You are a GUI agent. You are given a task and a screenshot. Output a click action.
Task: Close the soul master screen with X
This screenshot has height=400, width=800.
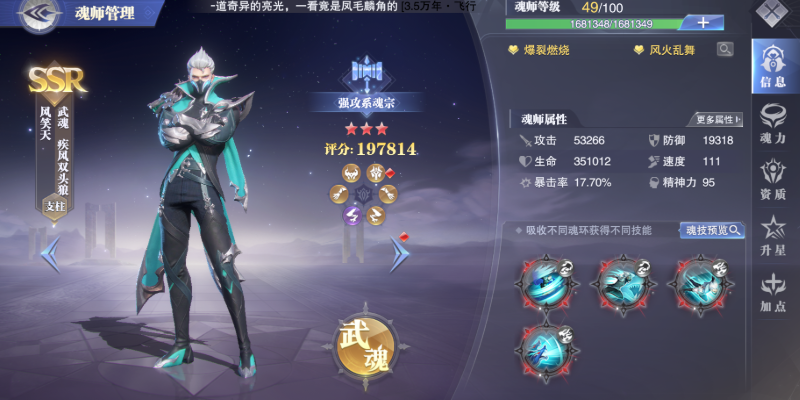pos(773,13)
